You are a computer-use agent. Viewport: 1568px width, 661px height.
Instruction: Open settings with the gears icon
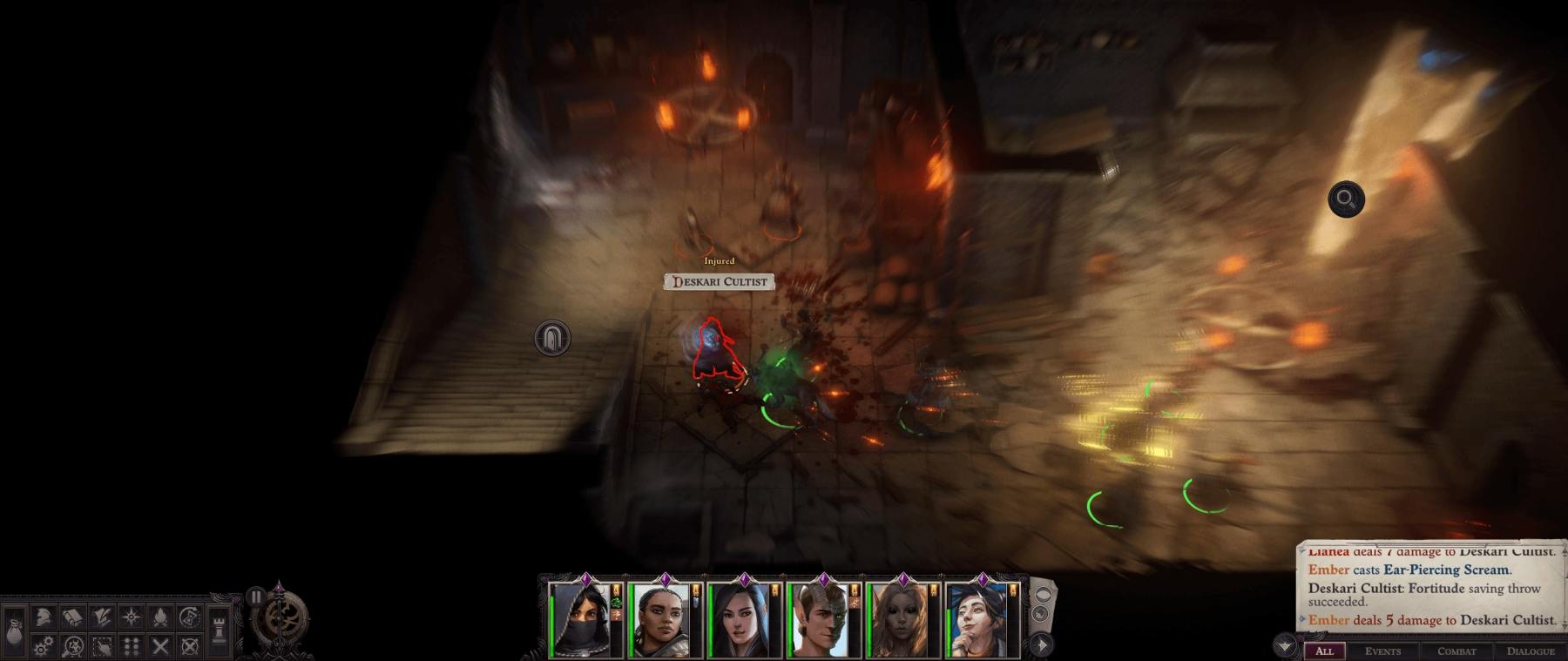coord(44,646)
